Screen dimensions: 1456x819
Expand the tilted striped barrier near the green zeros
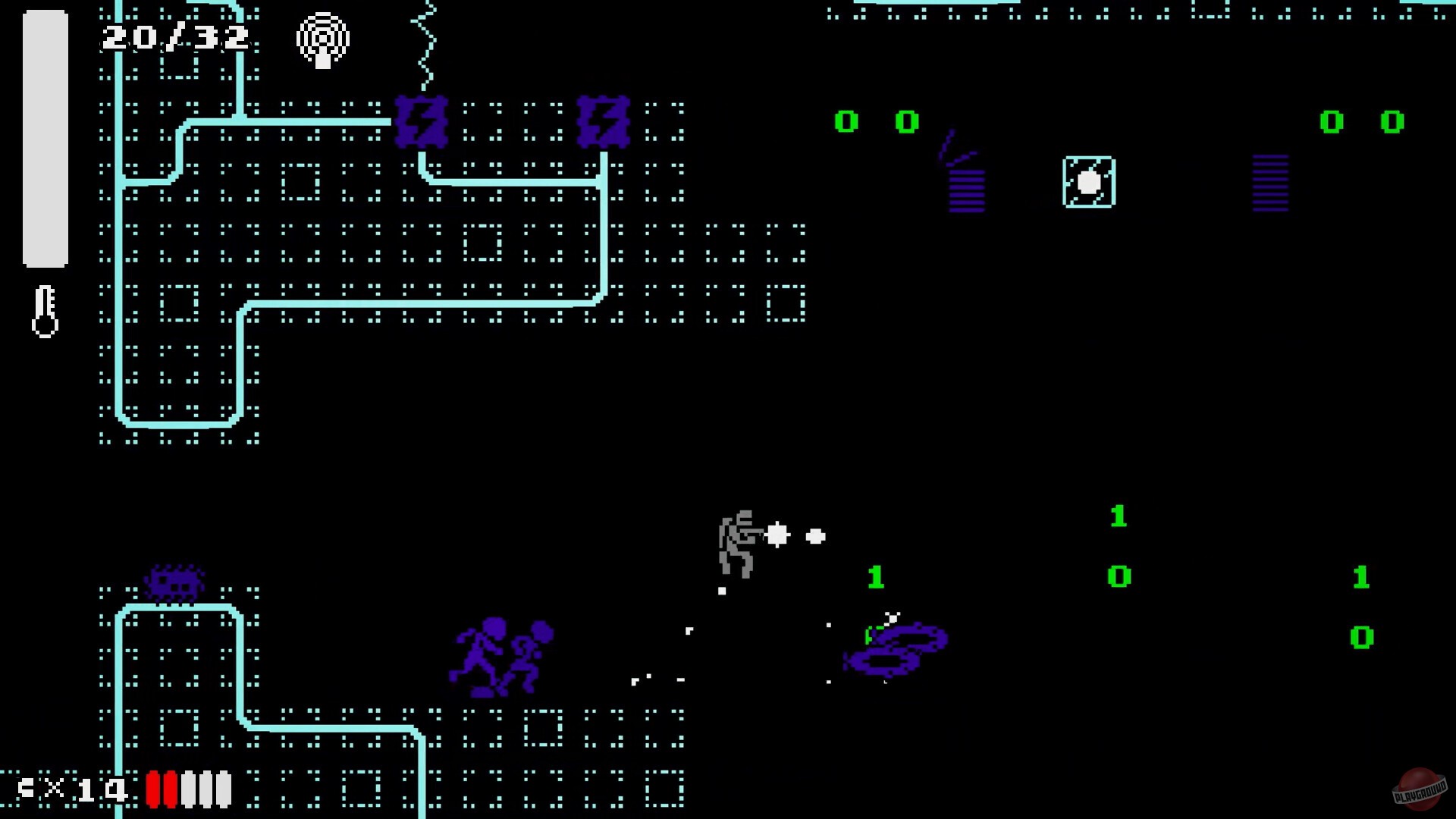964,186
